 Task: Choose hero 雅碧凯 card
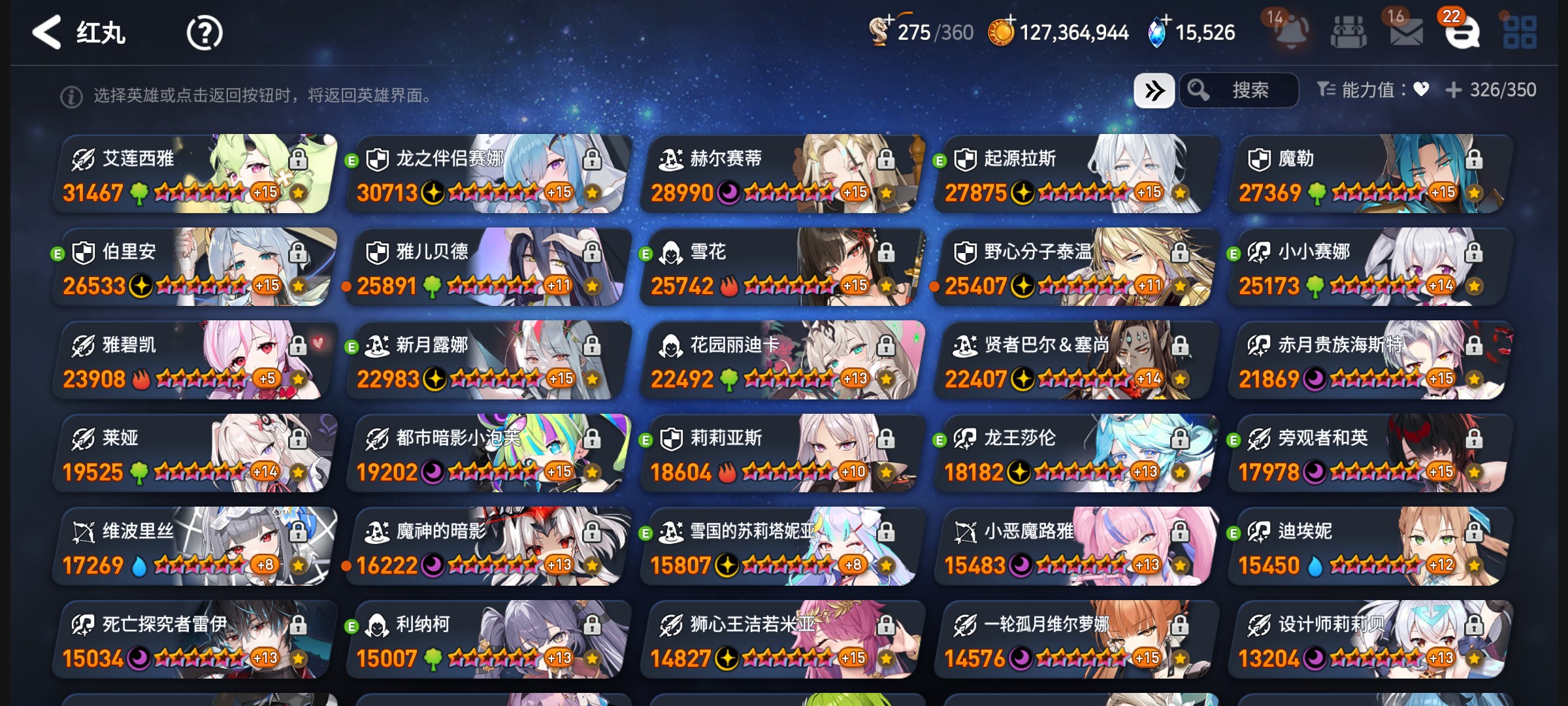pos(196,360)
